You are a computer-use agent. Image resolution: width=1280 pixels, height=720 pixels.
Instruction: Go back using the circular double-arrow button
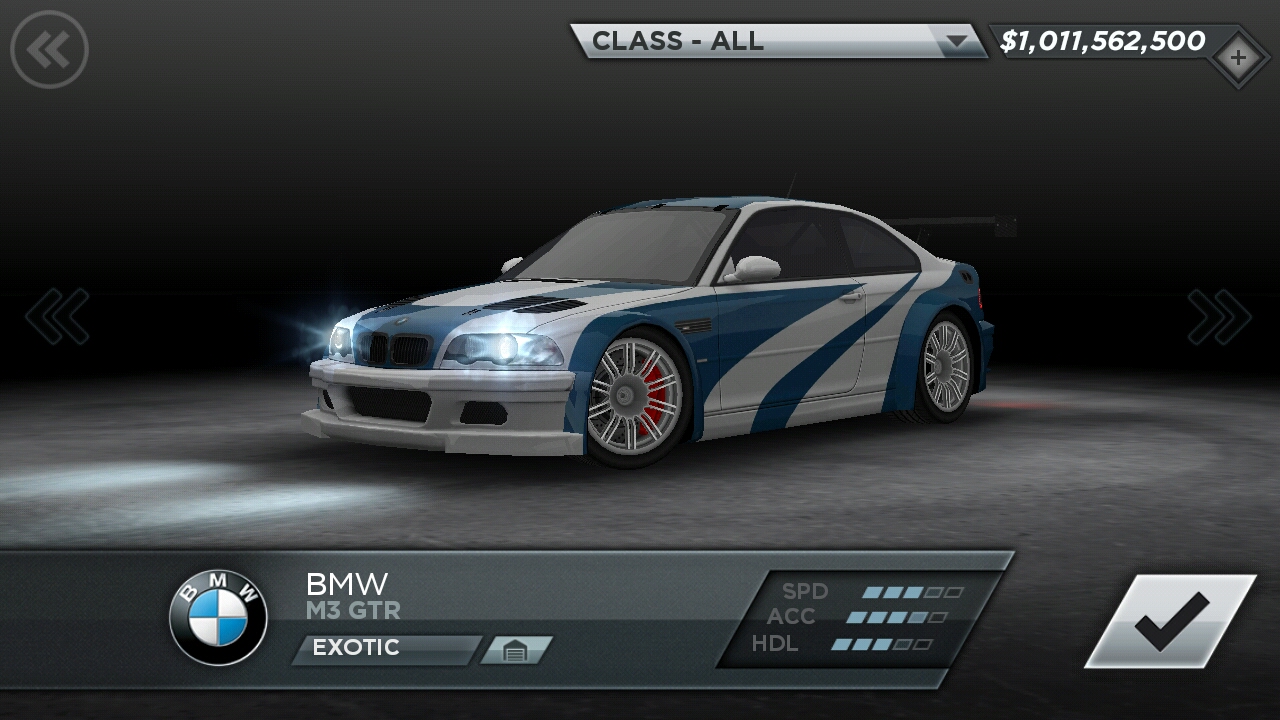[x=49, y=49]
